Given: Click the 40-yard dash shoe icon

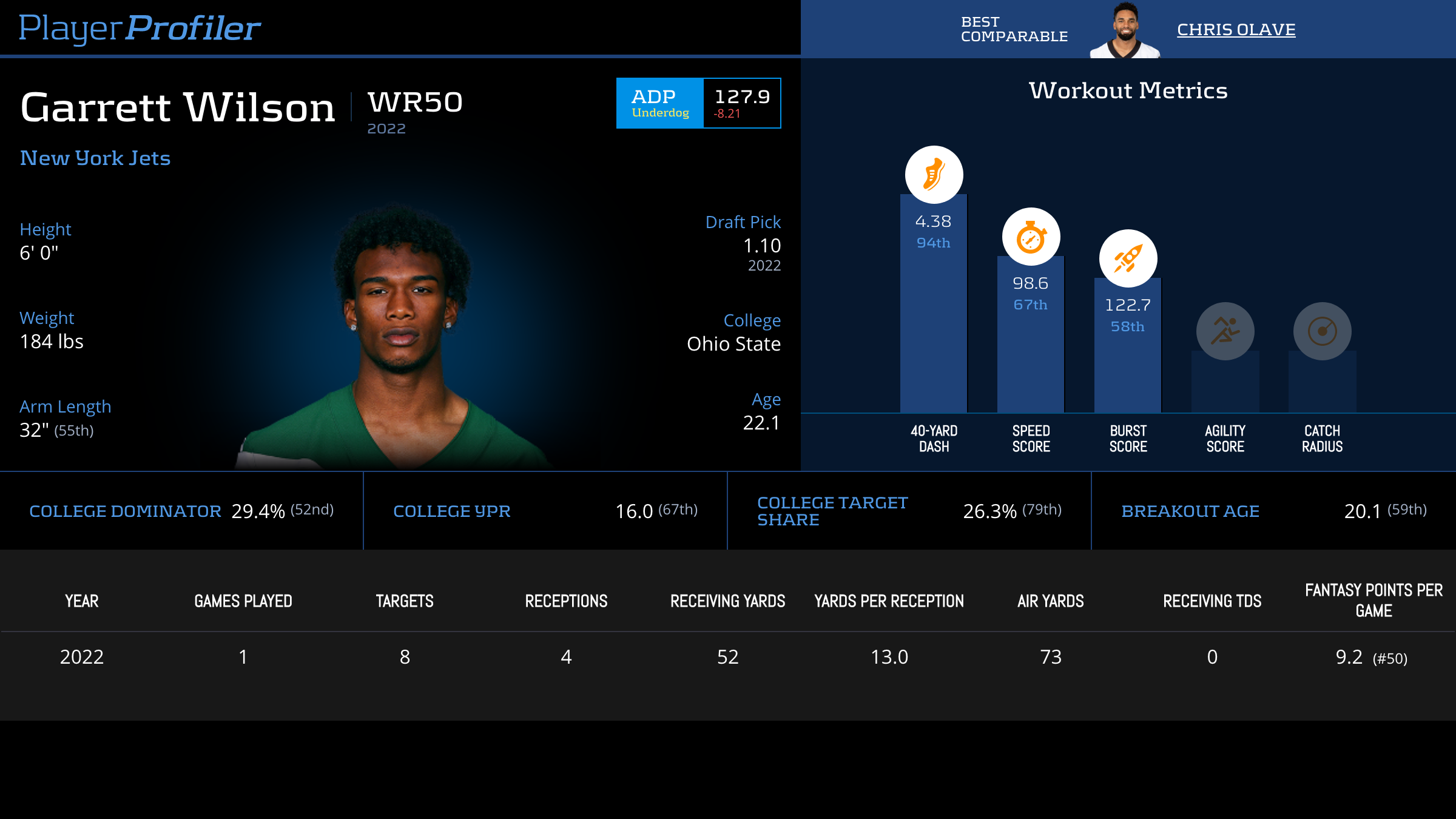Looking at the screenshot, I should click(934, 175).
